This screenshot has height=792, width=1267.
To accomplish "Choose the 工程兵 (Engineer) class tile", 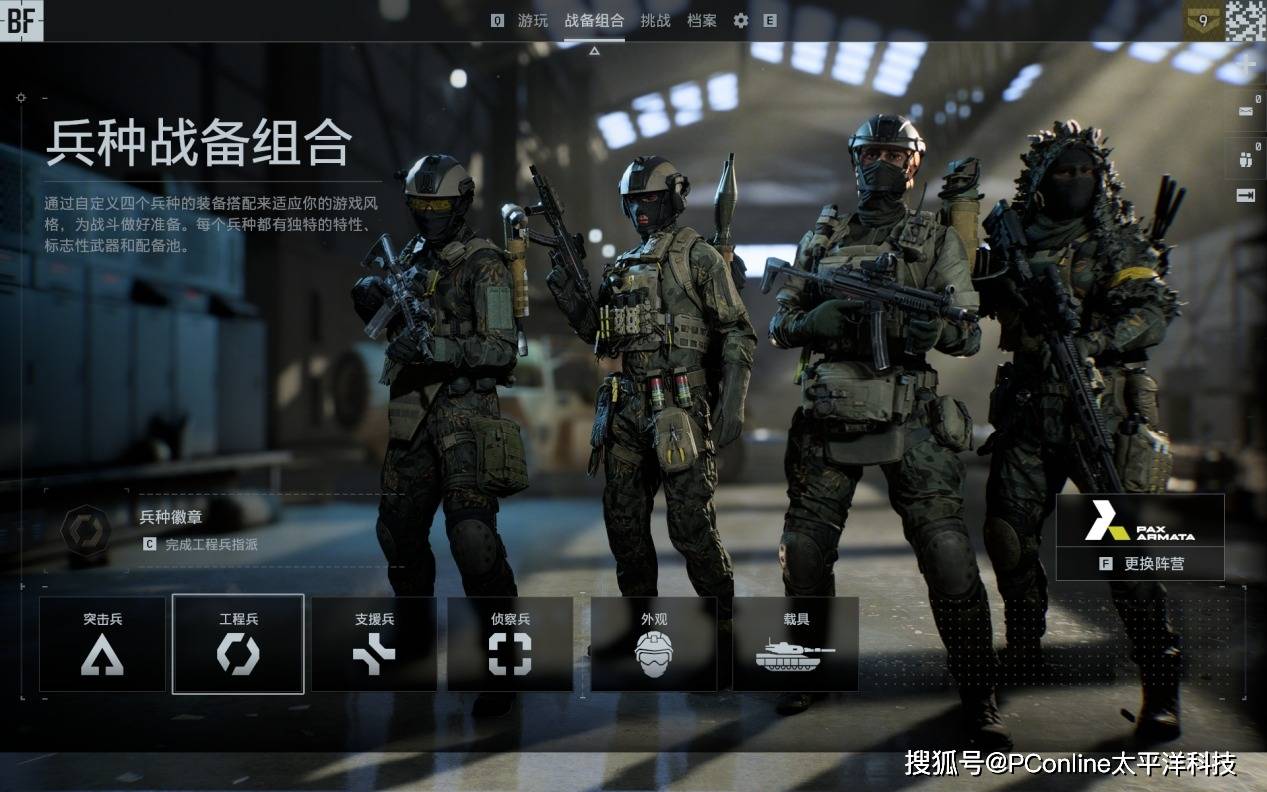I will click(x=238, y=644).
